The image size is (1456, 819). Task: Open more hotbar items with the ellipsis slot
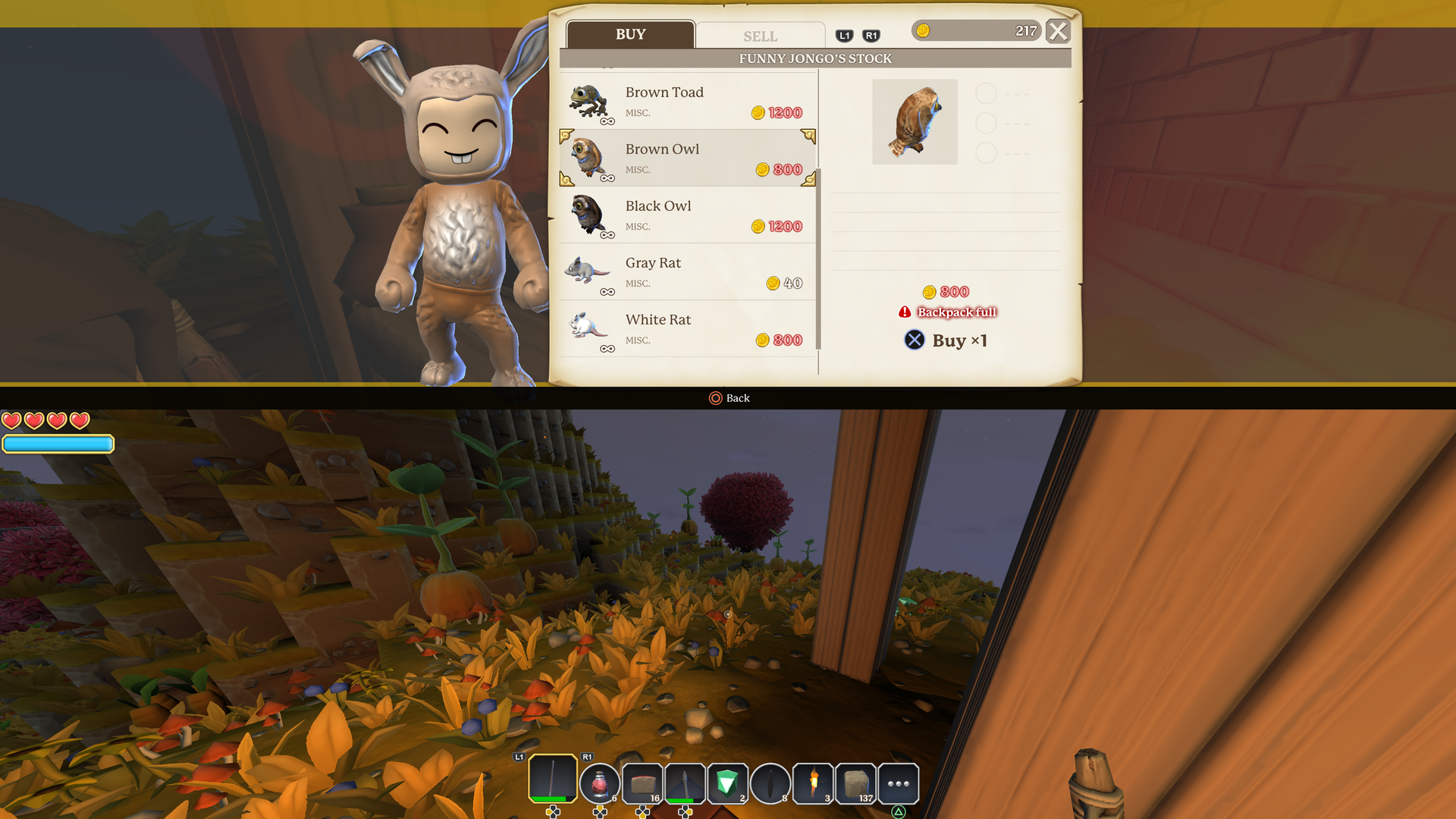pyautogui.click(x=898, y=783)
